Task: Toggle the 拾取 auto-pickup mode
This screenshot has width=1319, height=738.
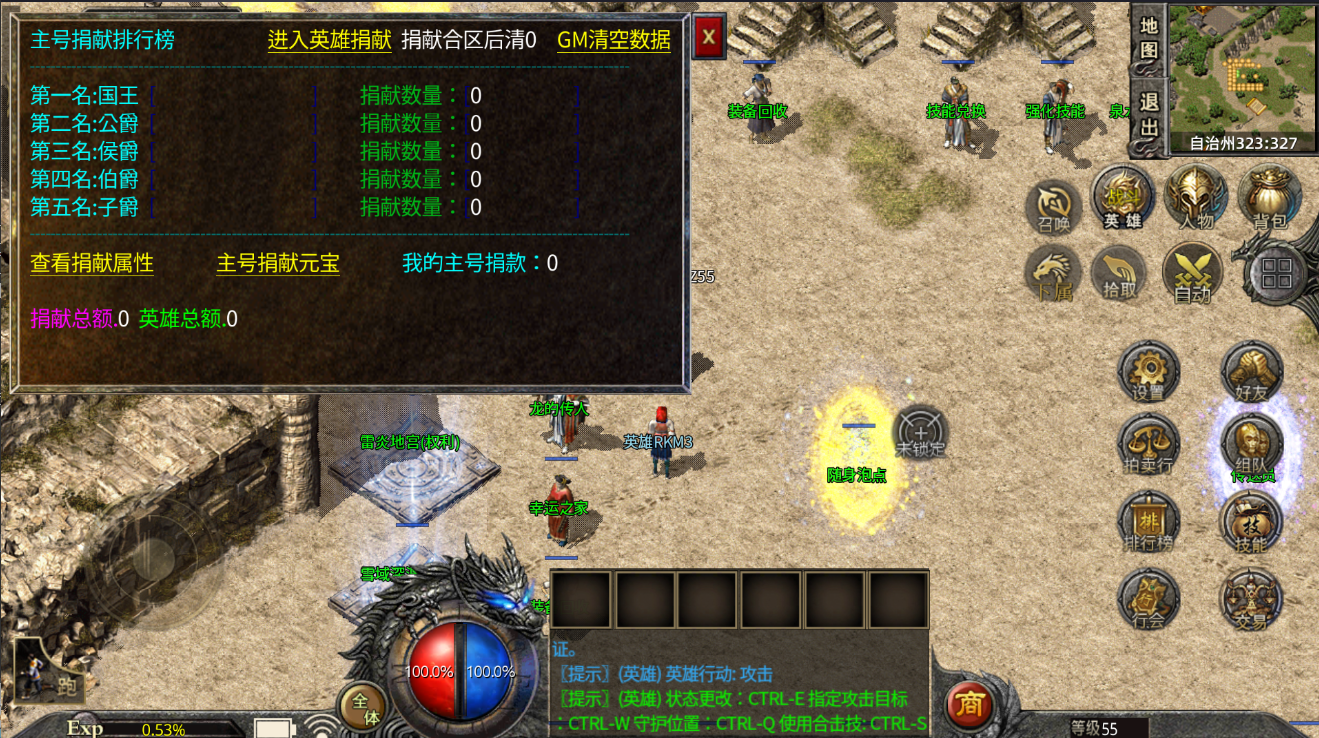Action: coord(1120,273)
